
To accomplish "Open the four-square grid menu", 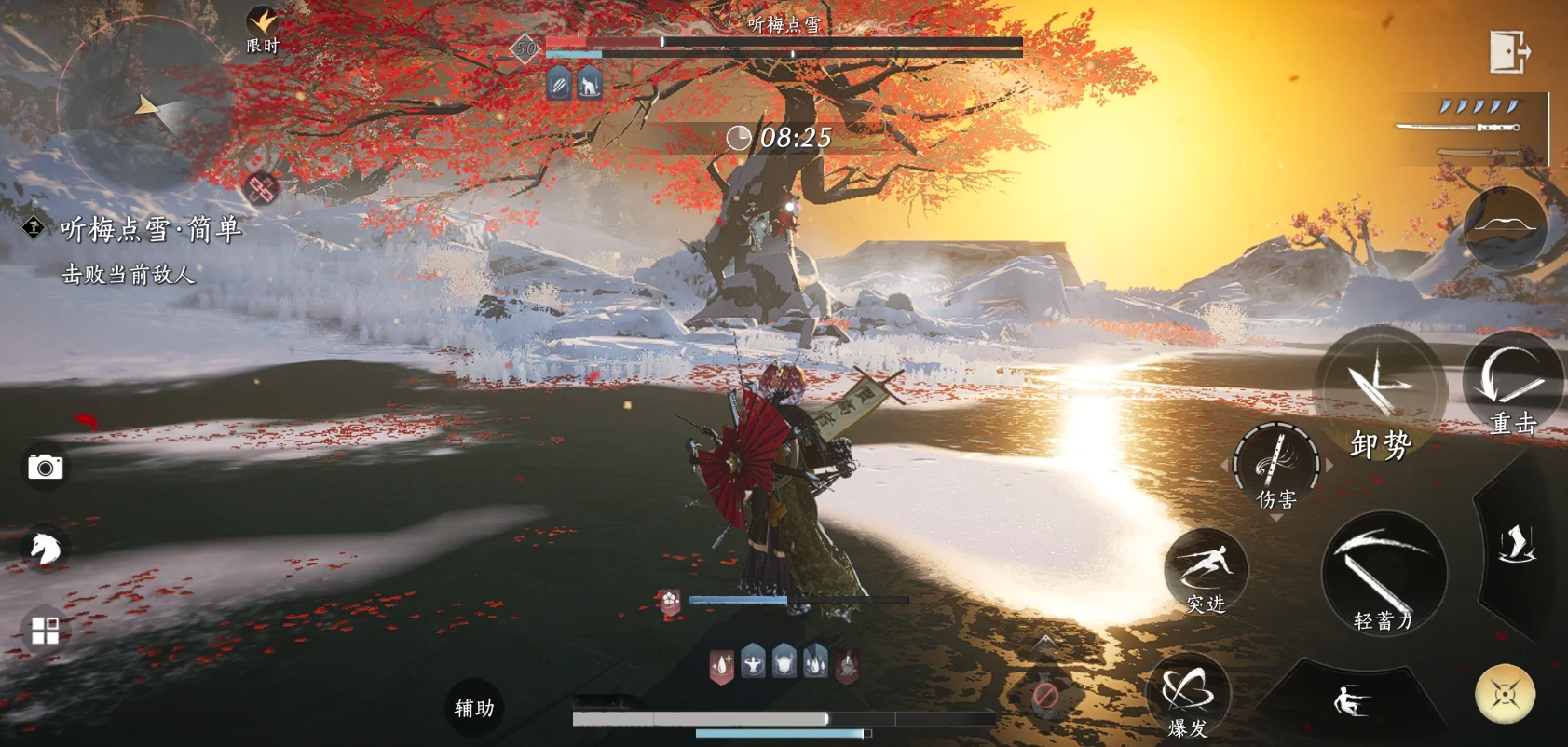I will click(x=45, y=631).
